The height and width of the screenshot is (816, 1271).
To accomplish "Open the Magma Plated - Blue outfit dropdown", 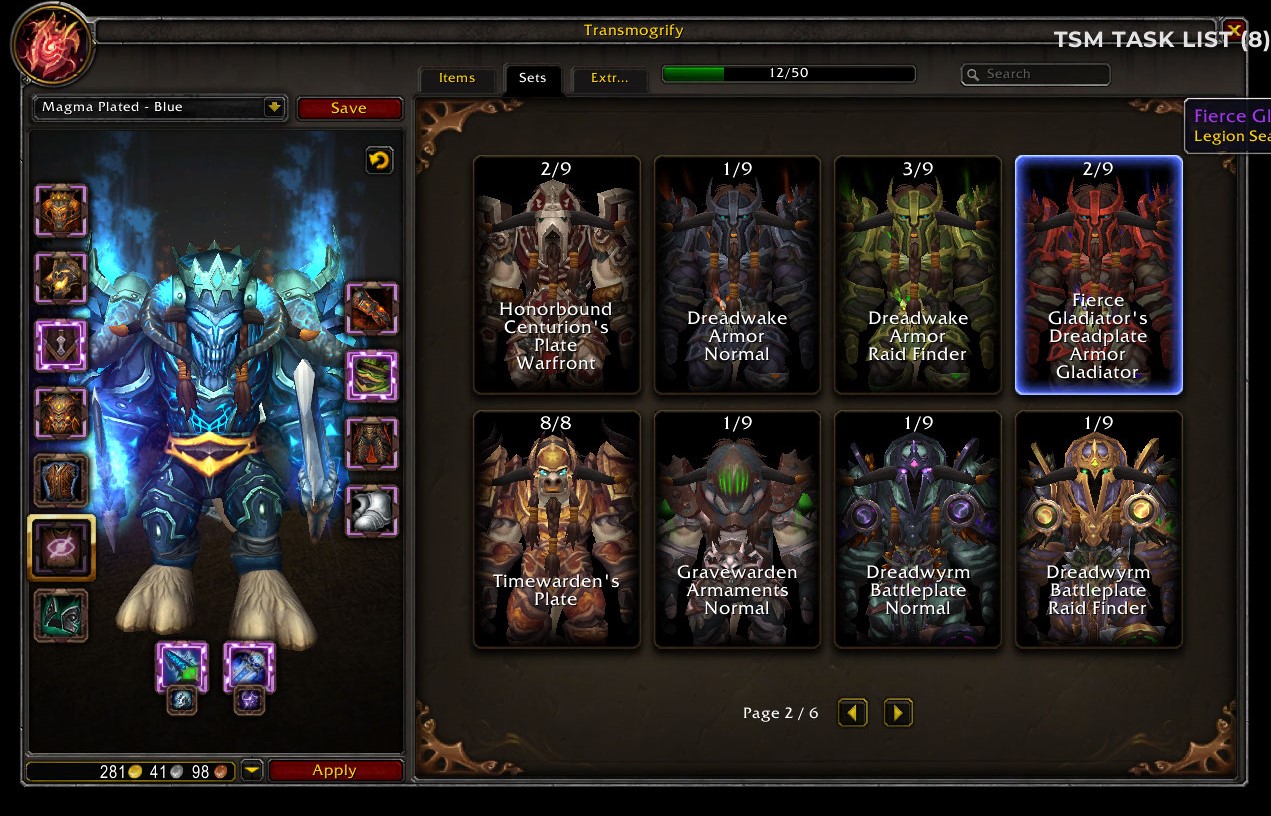I will [x=274, y=107].
